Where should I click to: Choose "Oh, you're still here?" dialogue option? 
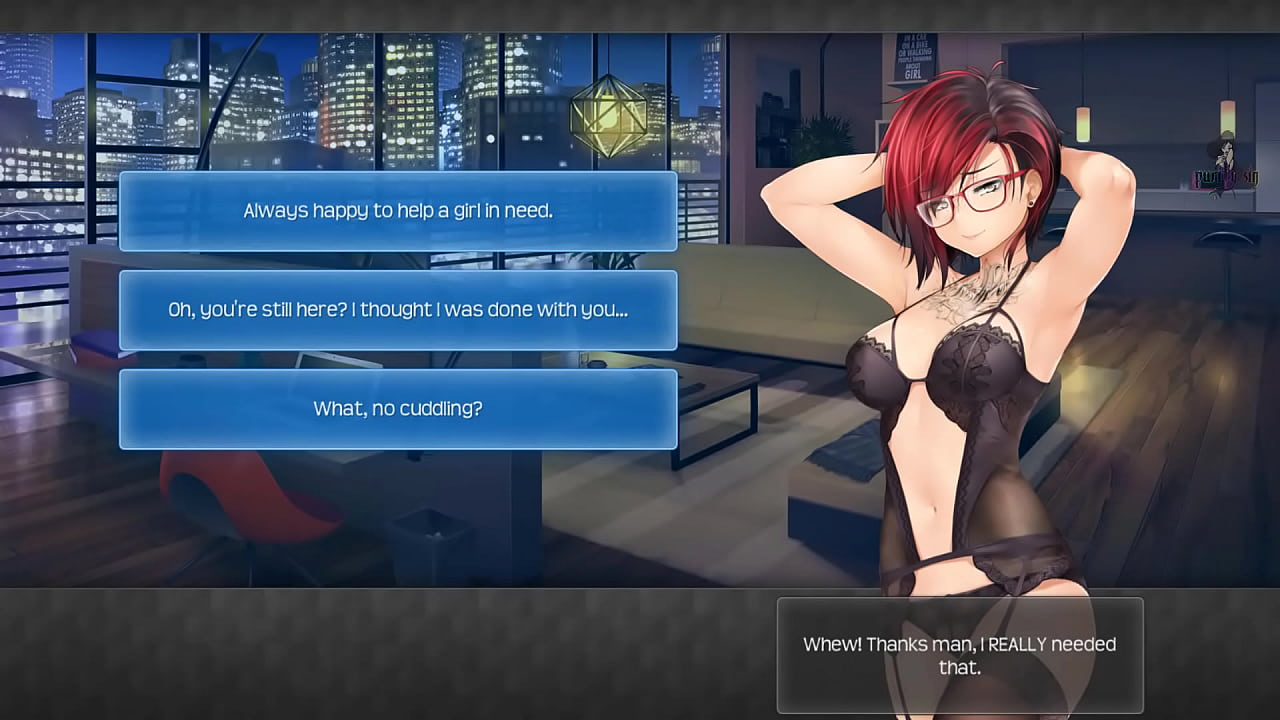[x=398, y=310]
